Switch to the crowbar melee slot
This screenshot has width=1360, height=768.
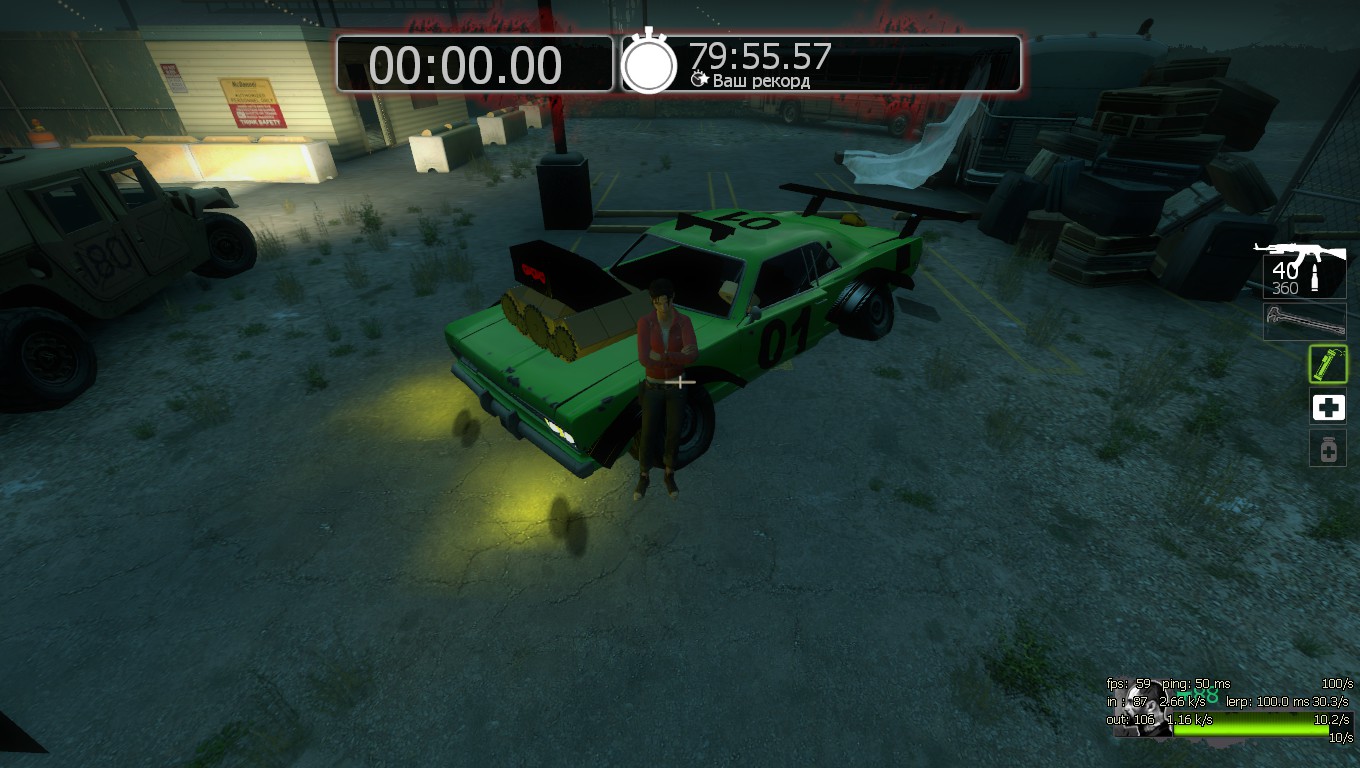tap(1304, 322)
